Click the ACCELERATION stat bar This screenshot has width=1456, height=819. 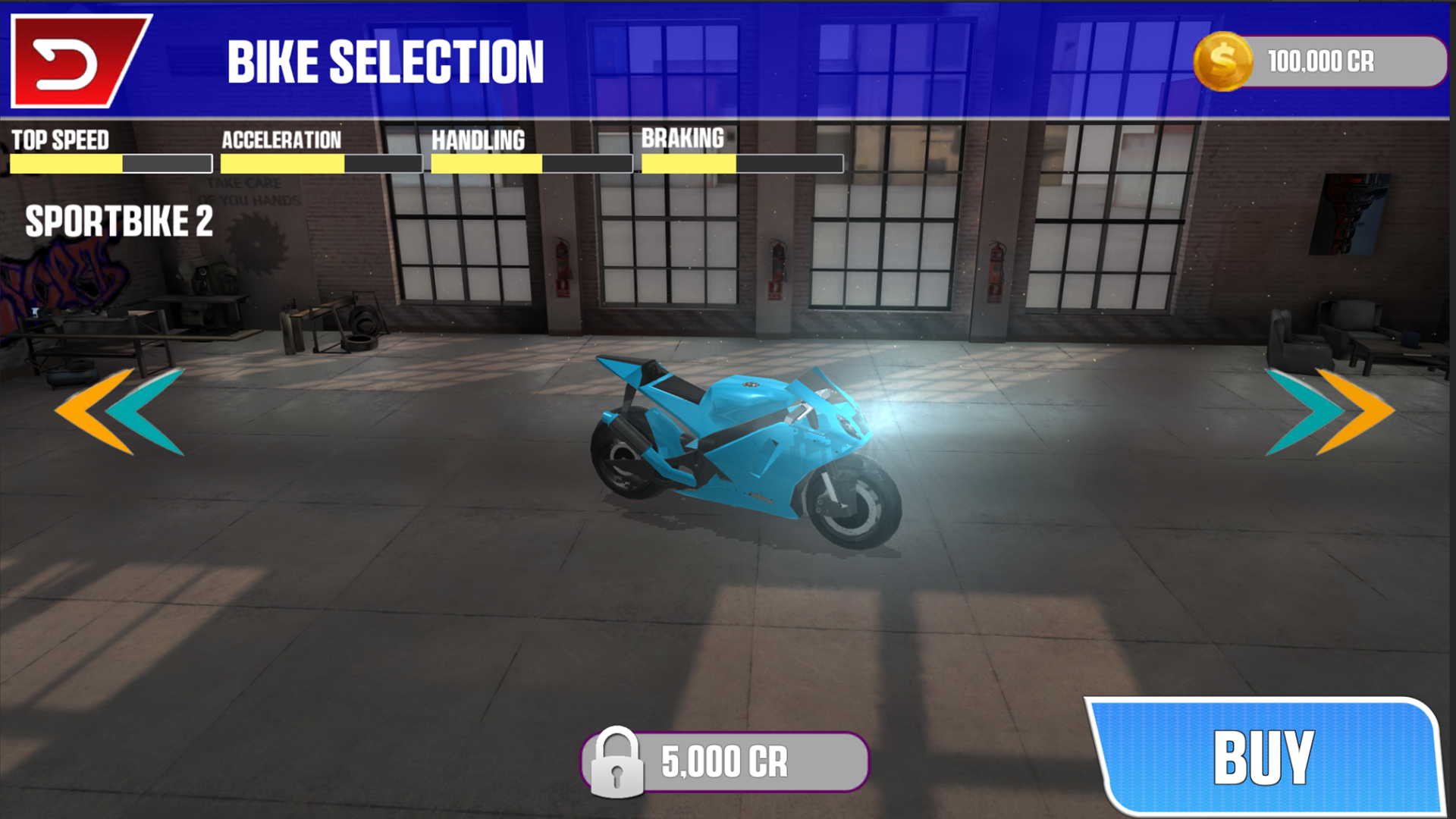[321, 163]
